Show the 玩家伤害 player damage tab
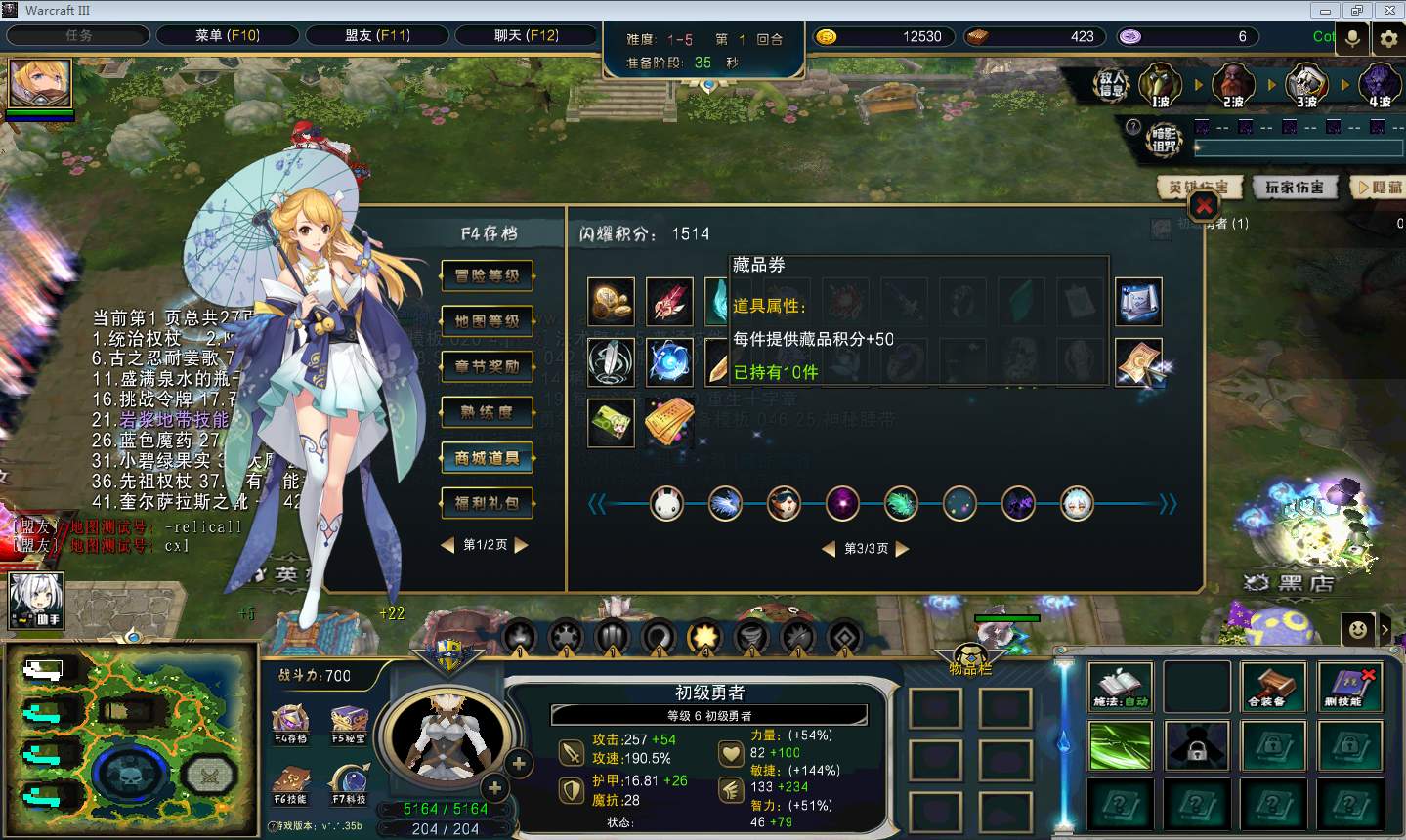The width and height of the screenshot is (1406, 840). [x=1294, y=187]
